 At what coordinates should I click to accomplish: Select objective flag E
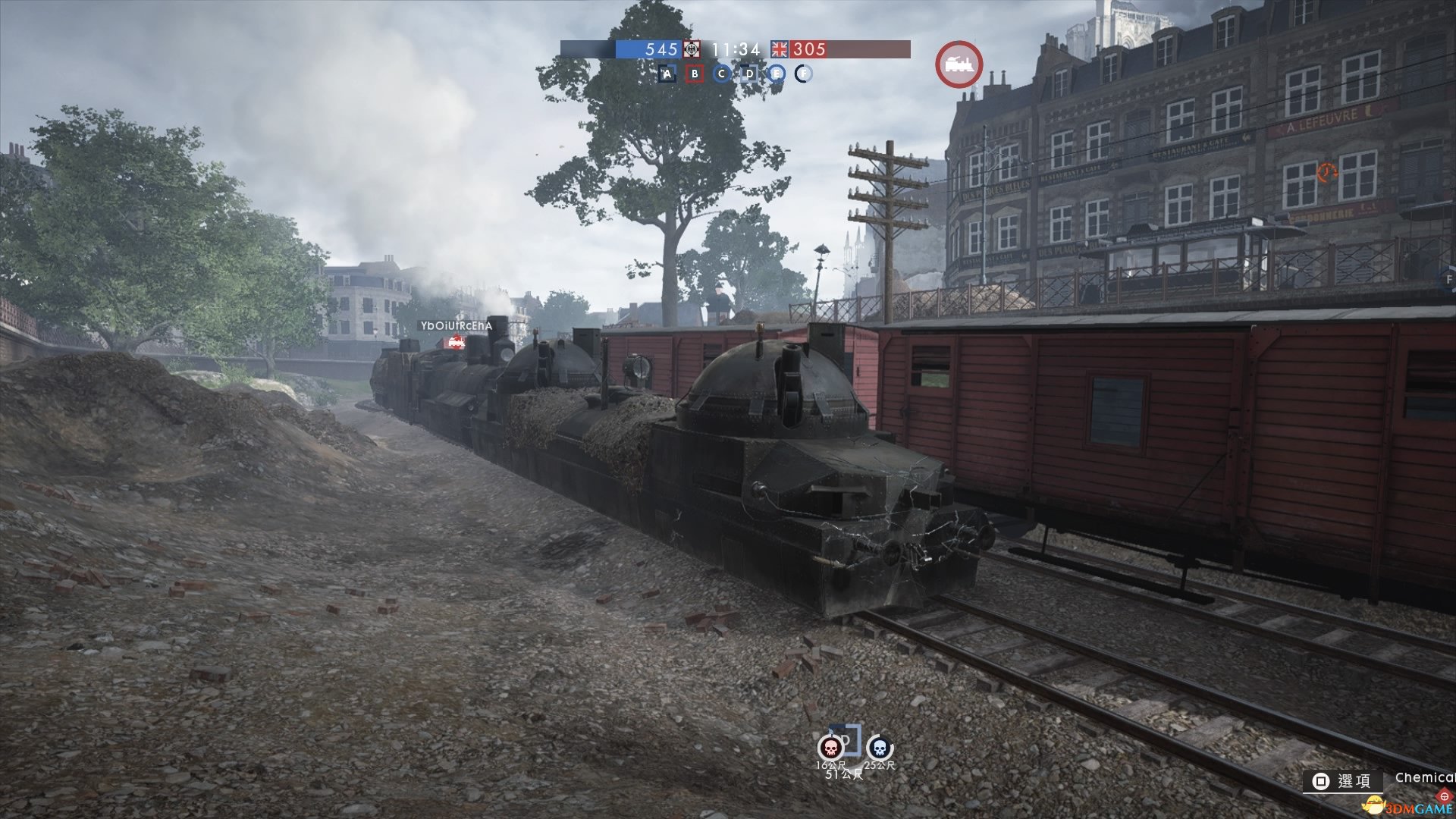click(x=776, y=74)
